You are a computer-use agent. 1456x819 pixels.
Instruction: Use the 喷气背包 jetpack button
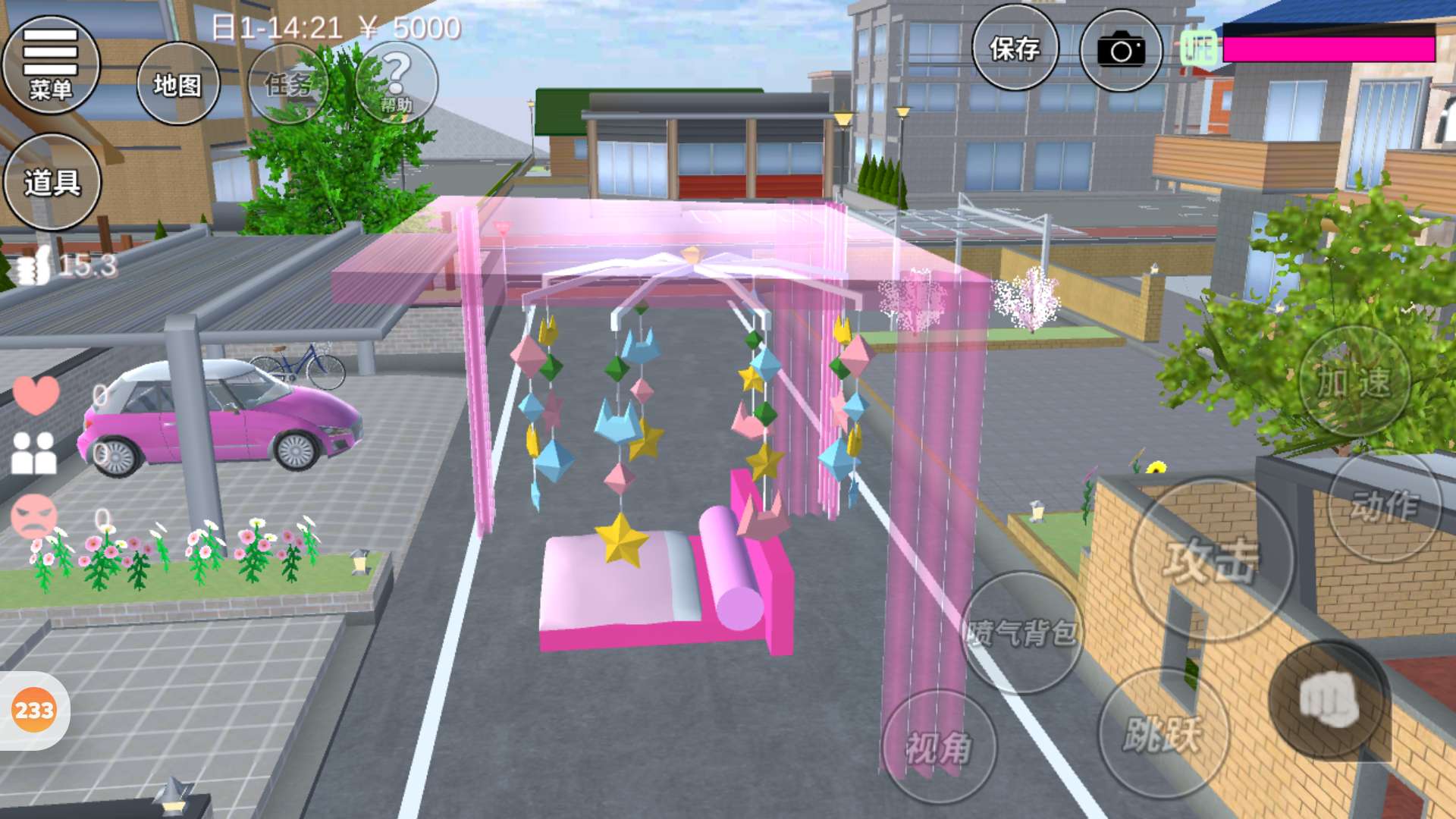click(1021, 632)
